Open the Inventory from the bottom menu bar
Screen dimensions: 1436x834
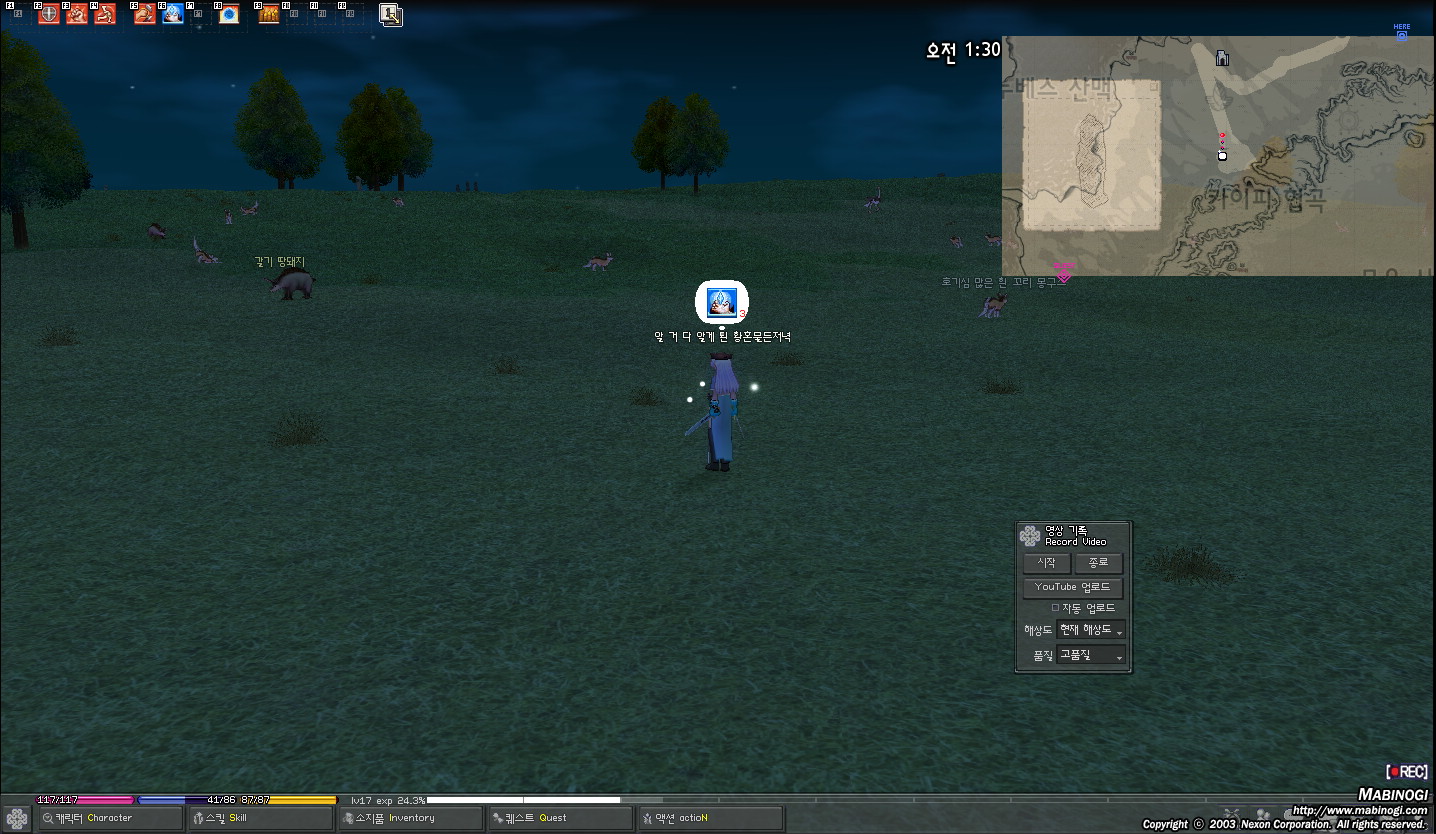[410, 817]
